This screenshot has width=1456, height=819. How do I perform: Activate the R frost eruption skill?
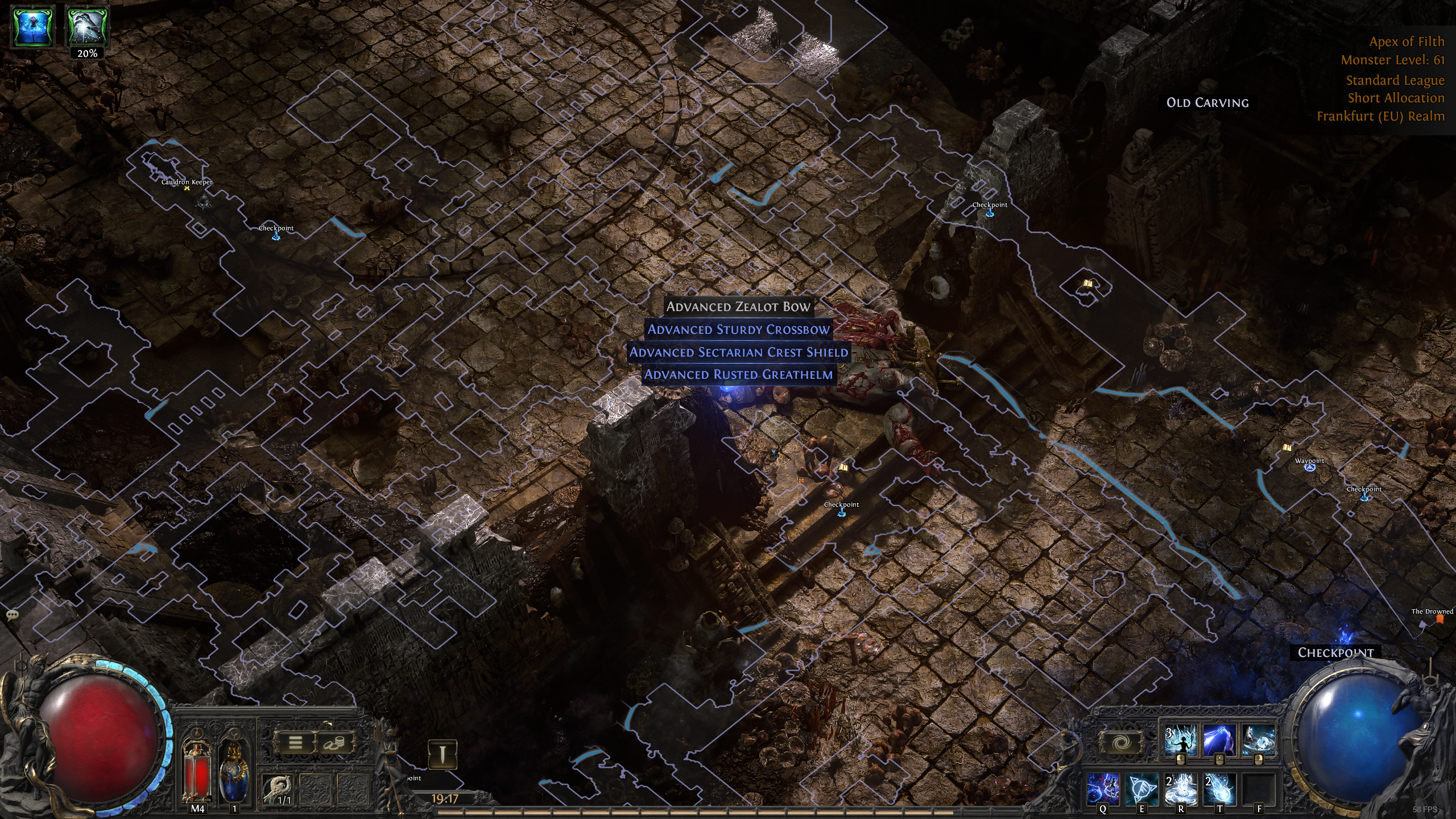pyautogui.click(x=1181, y=788)
